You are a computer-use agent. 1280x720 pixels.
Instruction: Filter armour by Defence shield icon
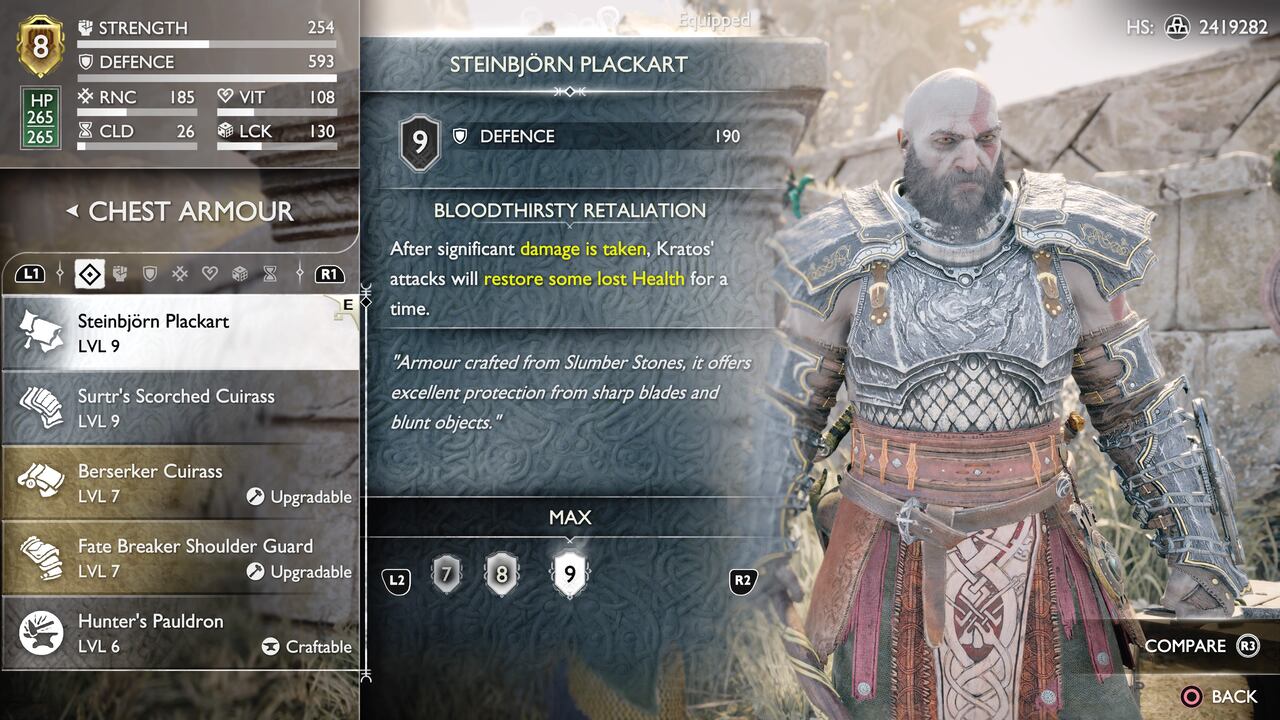[x=149, y=273]
